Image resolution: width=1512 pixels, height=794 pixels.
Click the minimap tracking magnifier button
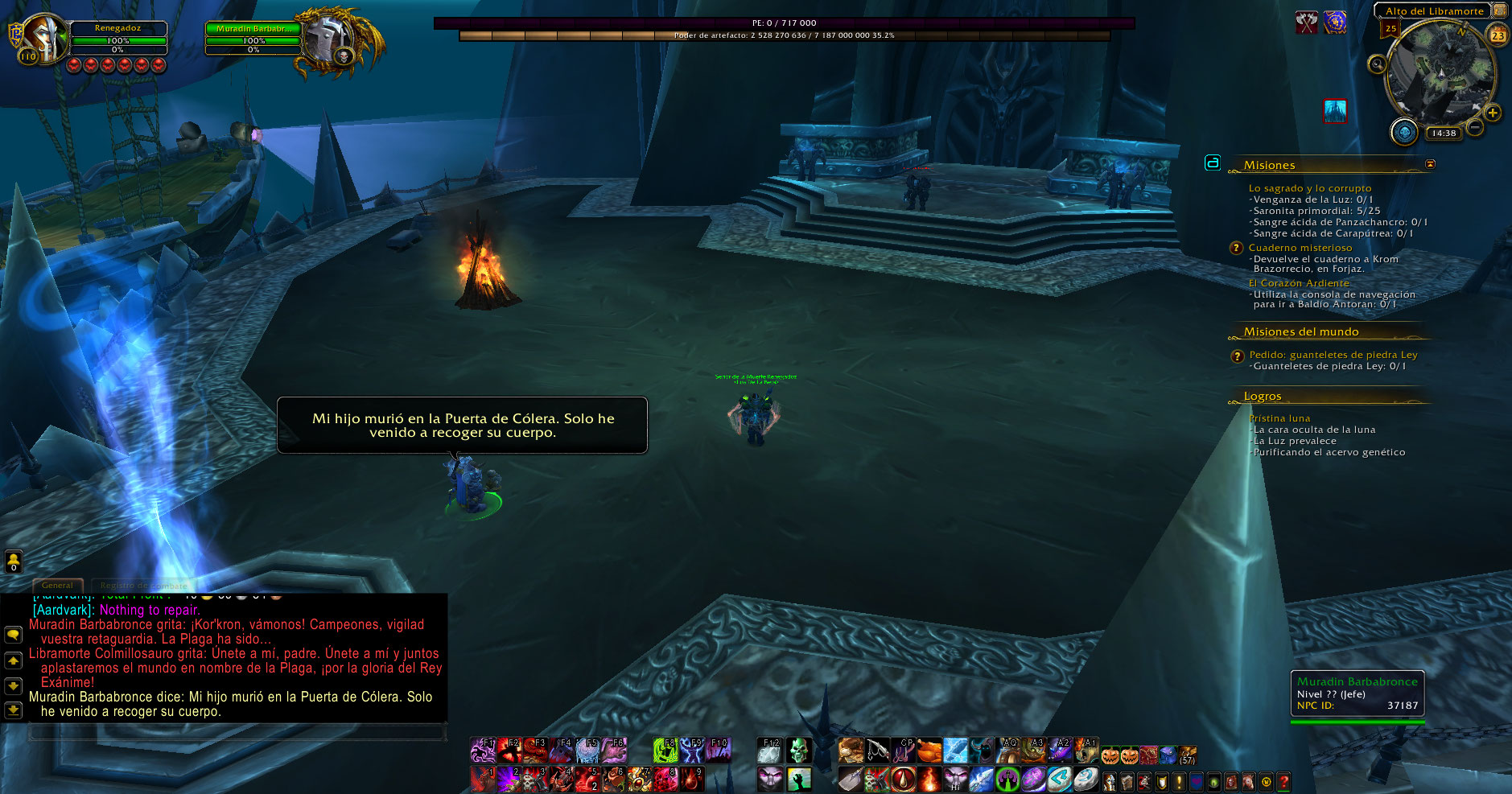[1377, 64]
